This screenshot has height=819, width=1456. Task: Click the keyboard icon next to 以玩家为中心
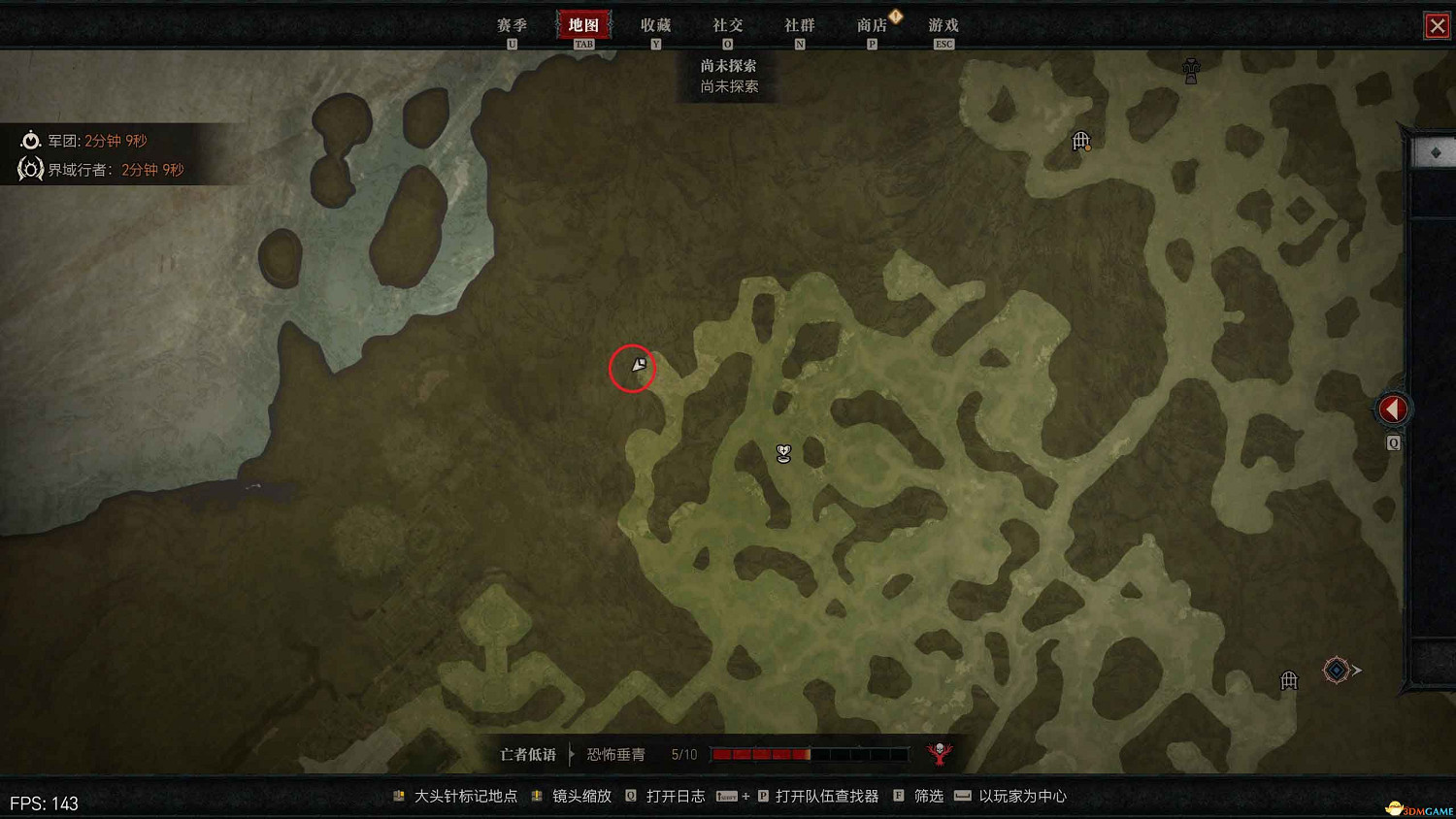[x=962, y=795]
